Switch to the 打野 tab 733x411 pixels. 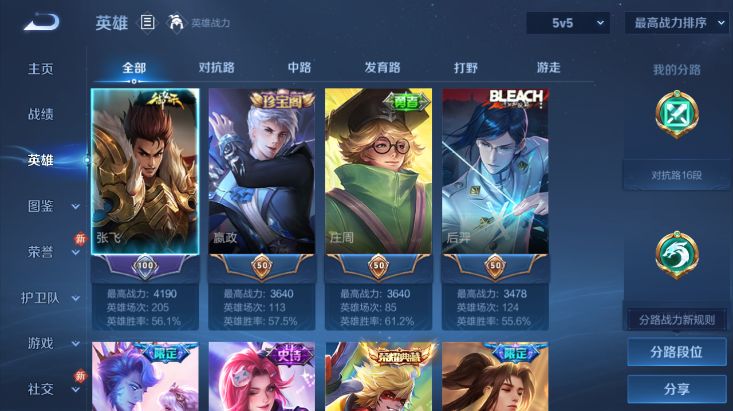click(466, 68)
